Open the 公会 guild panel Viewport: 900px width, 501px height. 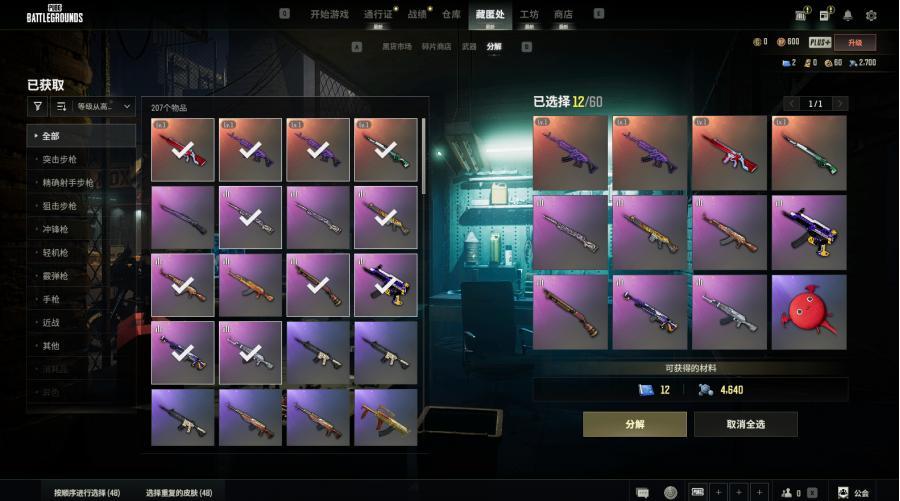[854, 493]
